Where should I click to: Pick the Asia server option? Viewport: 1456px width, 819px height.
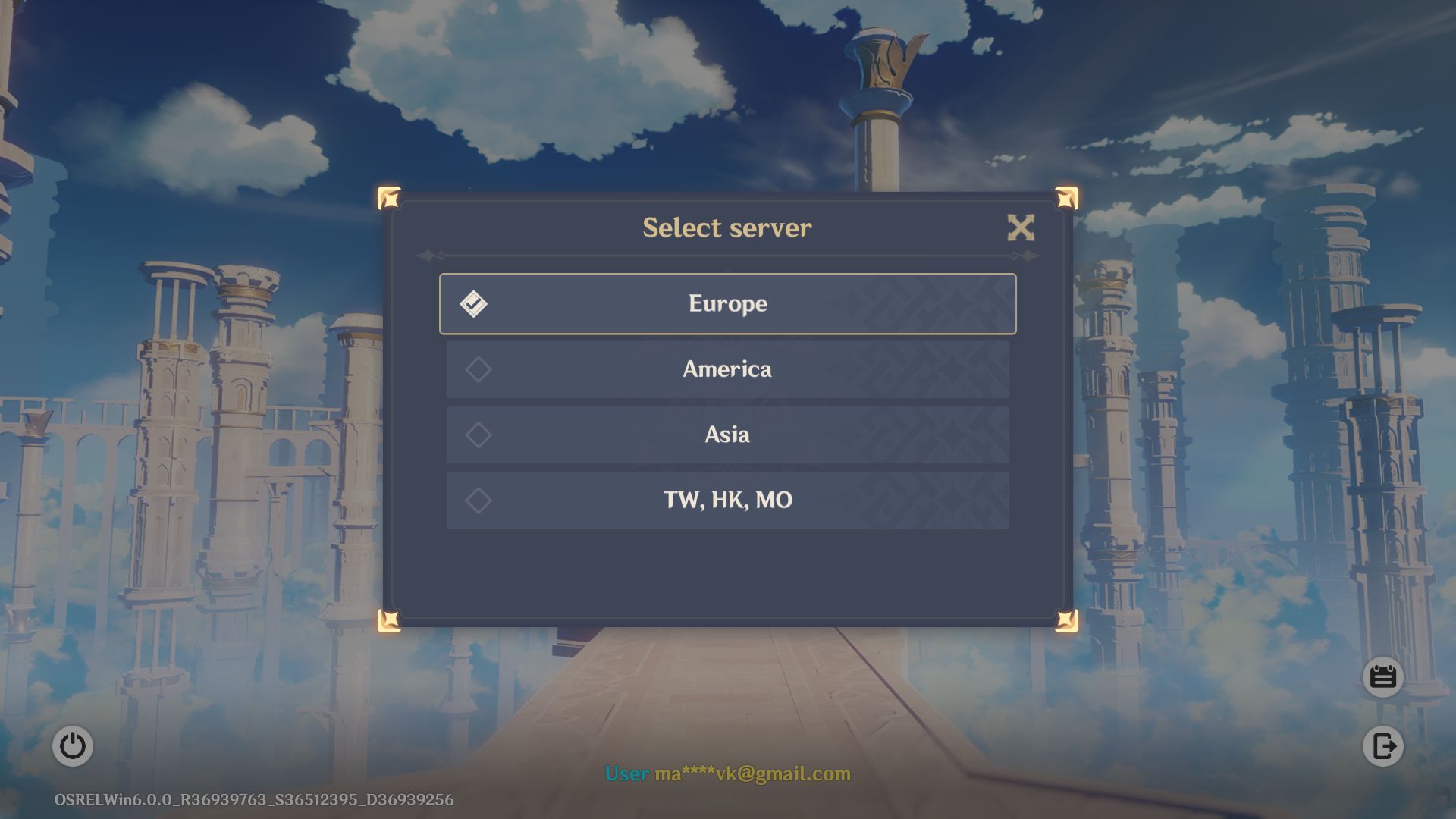[727, 435]
